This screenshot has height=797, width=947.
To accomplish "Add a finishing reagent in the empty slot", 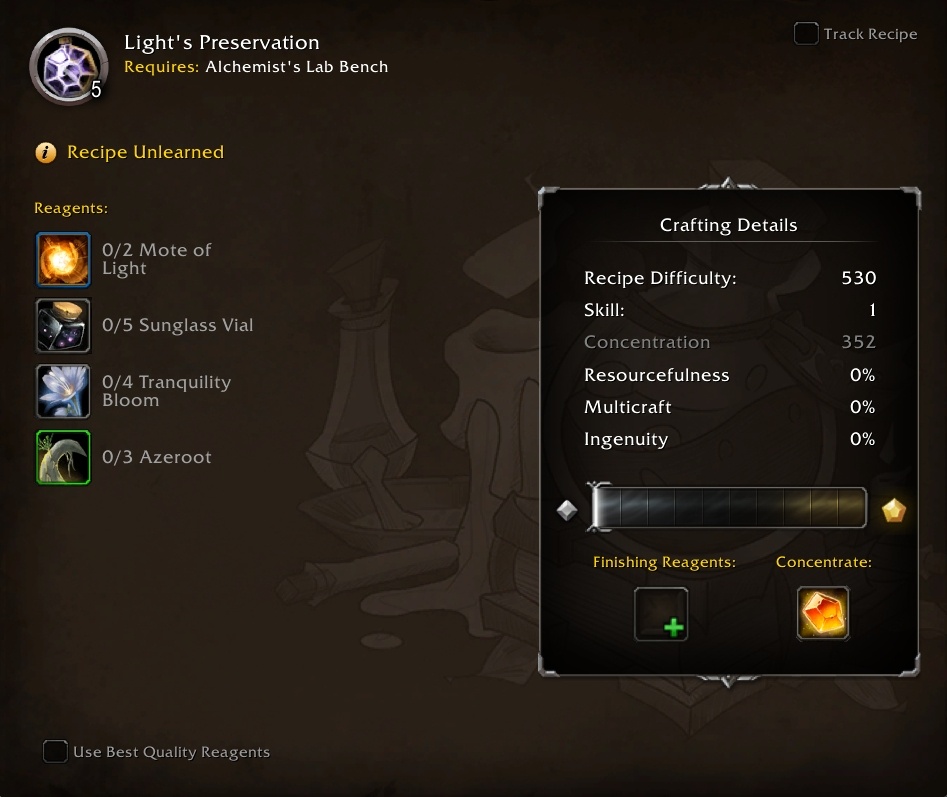I will click(661, 613).
